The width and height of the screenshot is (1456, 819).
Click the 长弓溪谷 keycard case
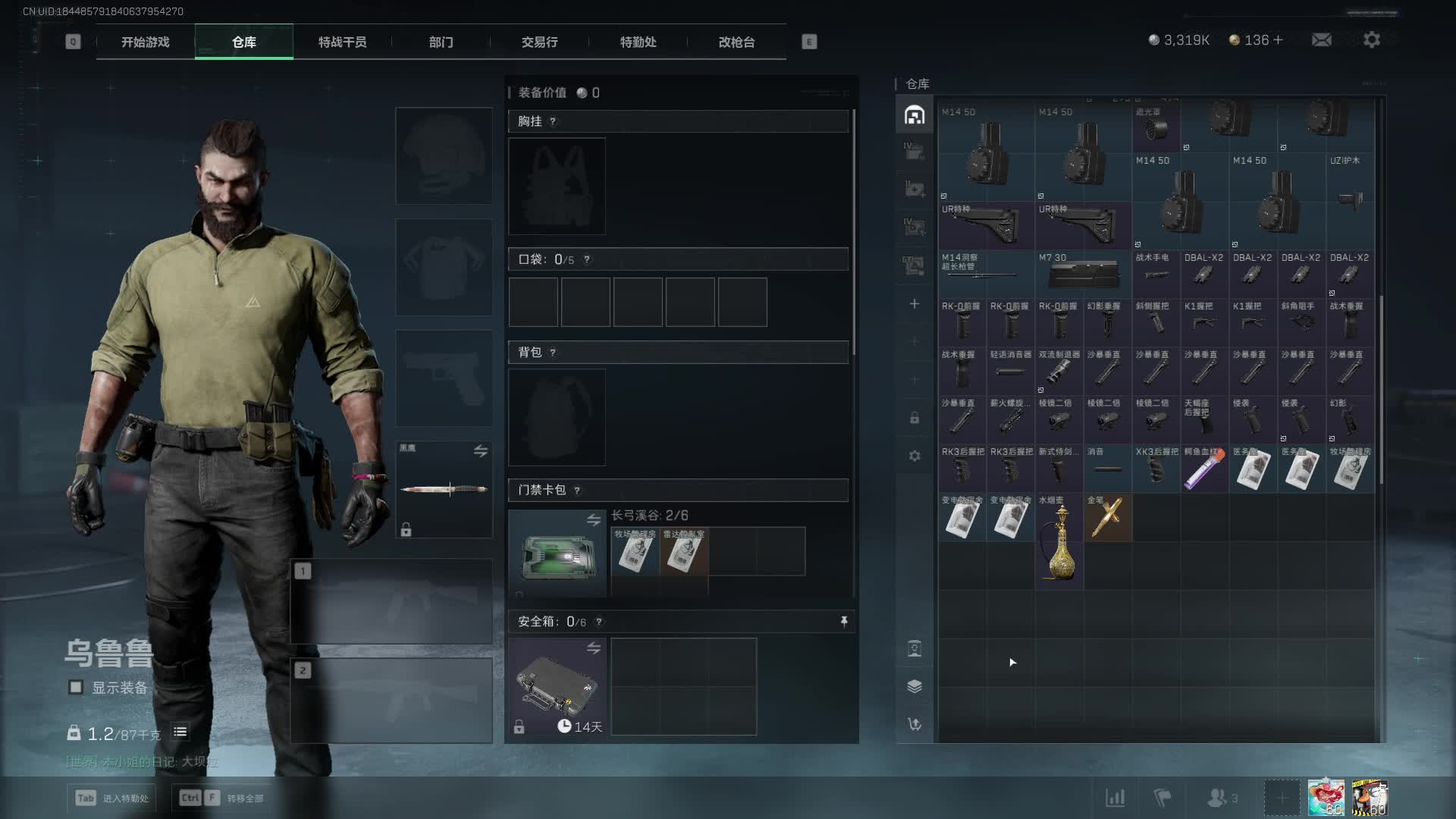[x=557, y=554]
